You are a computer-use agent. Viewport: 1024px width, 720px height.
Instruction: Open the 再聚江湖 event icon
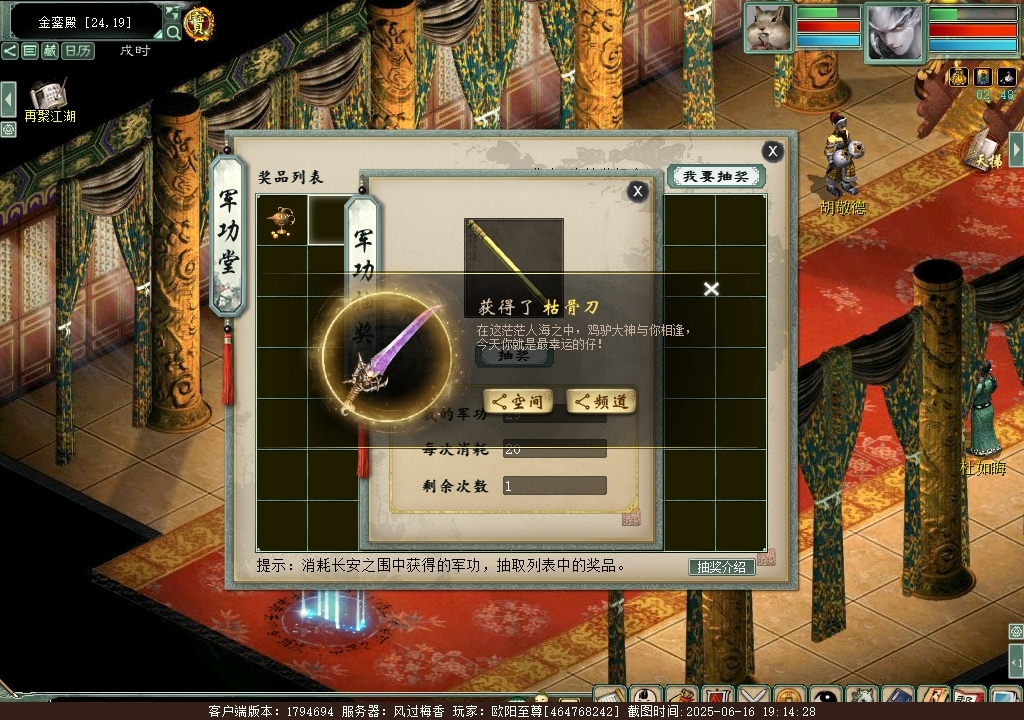(x=48, y=97)
